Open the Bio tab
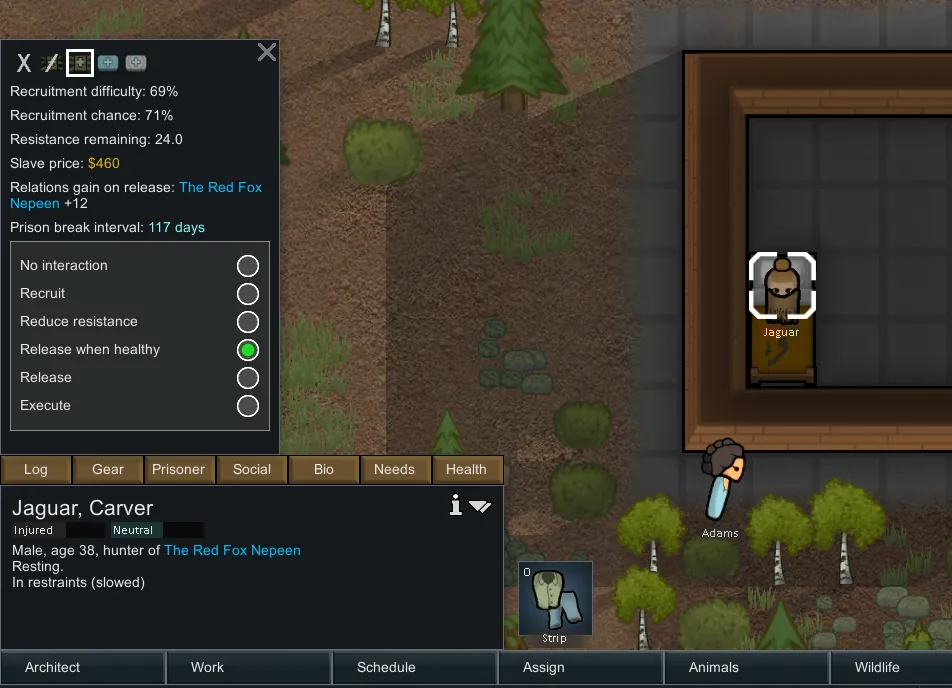This screenshot has height=688, width=952. [x=324, y=469]
